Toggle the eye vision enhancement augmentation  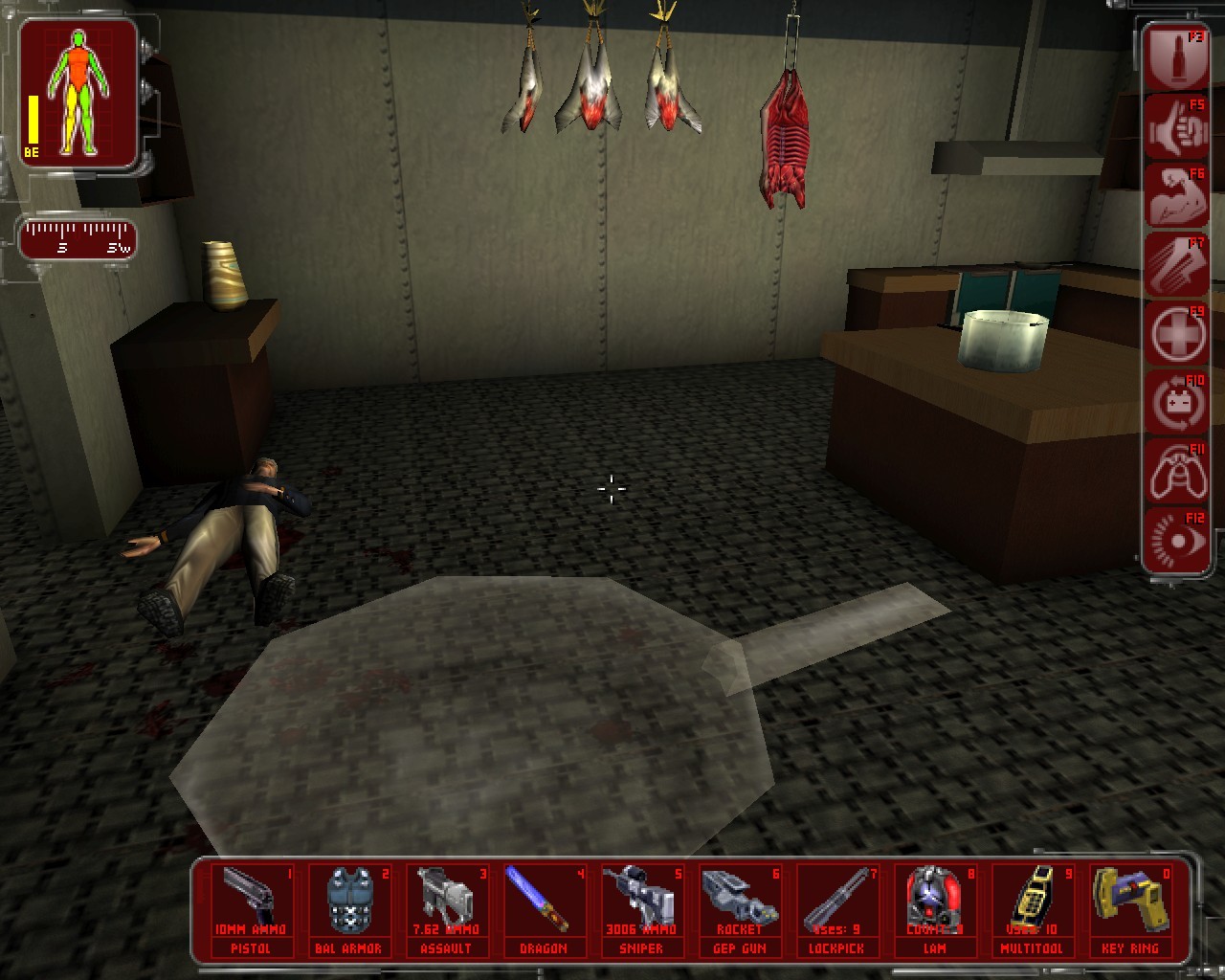[x=1176, y=542]
